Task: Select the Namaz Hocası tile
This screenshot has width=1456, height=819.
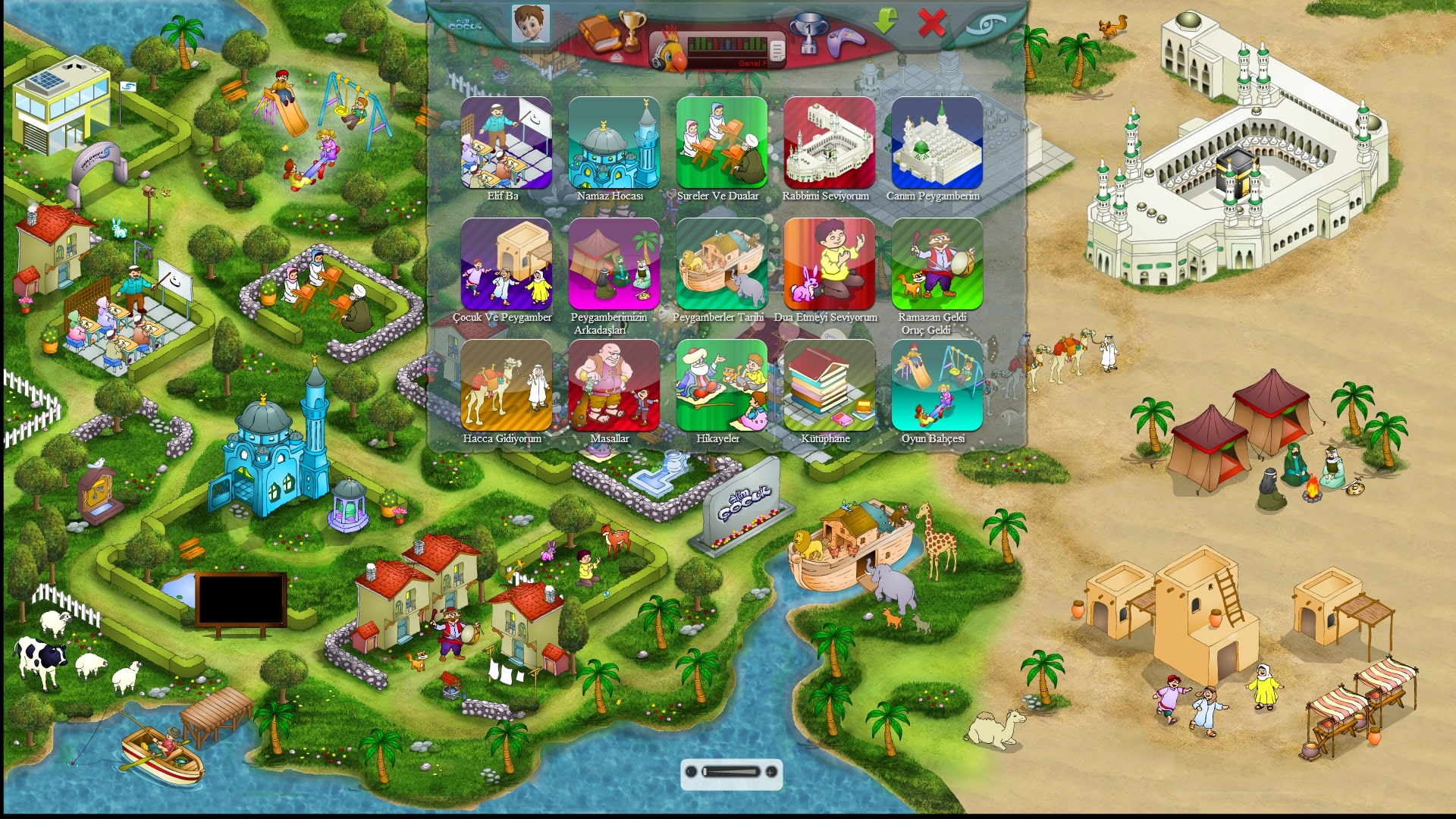Action: [x=613, y=143]
